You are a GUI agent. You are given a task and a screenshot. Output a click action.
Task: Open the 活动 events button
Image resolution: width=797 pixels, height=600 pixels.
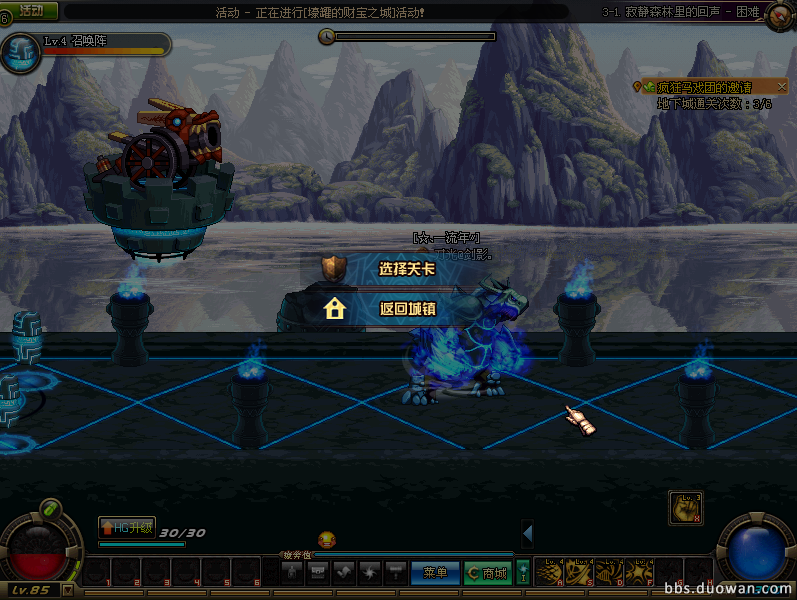tap(31, 10)
